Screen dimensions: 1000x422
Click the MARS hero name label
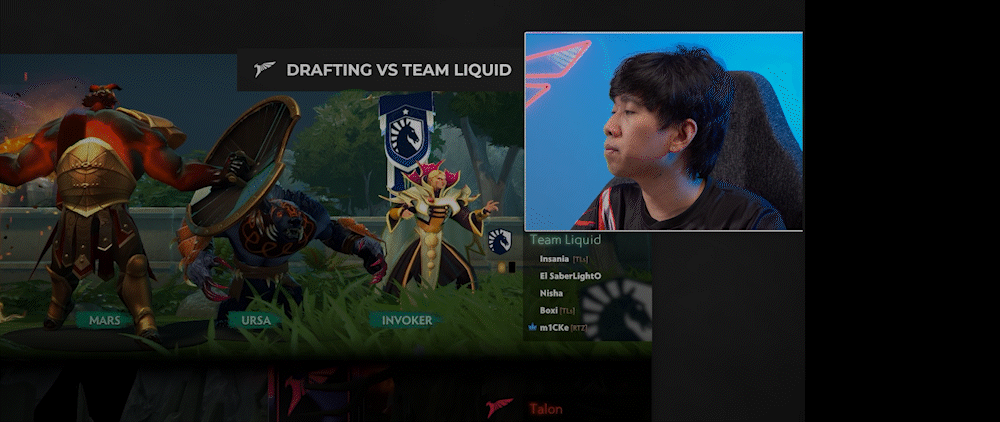105,320
